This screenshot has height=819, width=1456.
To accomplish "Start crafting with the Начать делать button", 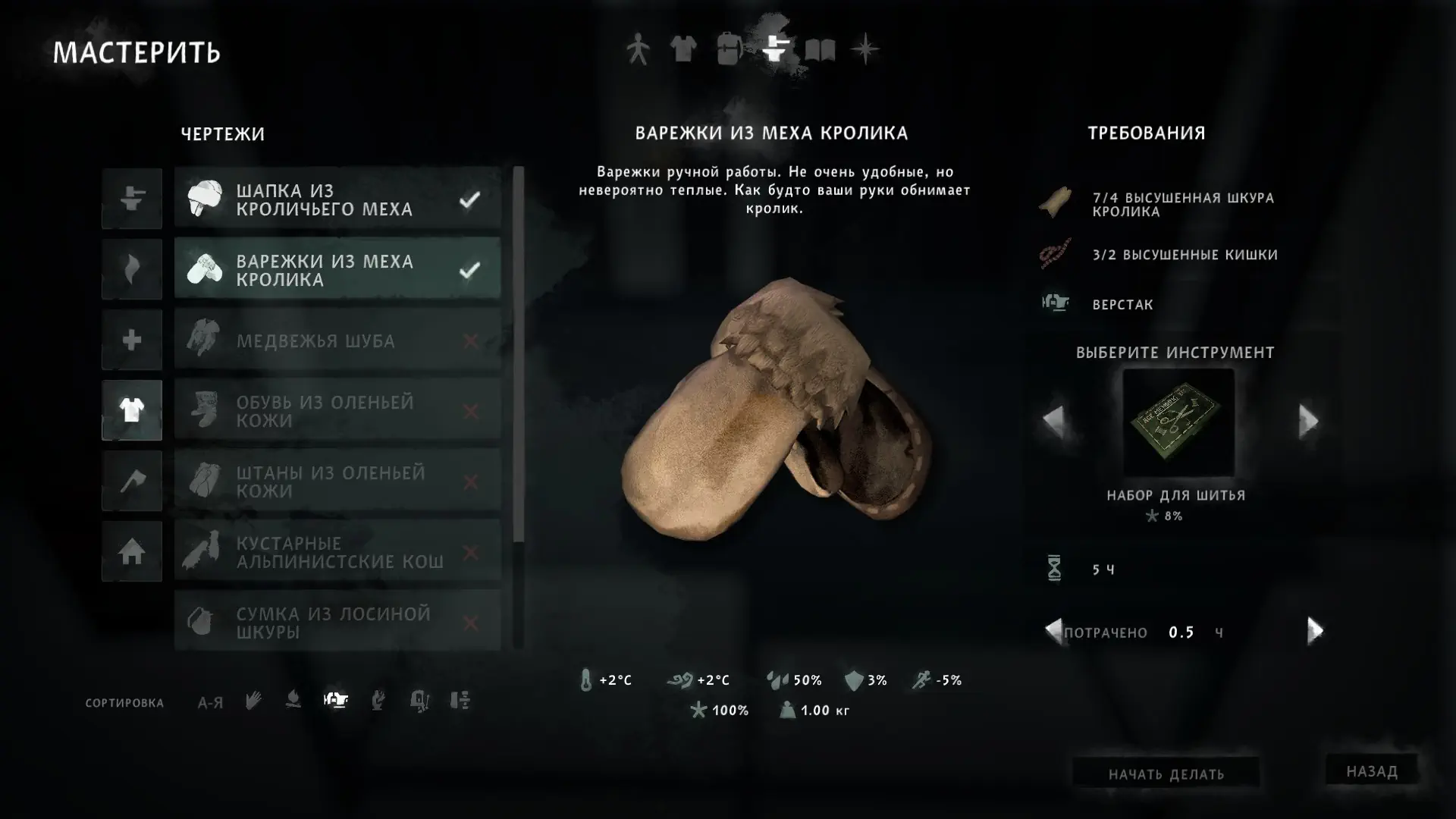I will (x=1166, y=773).
